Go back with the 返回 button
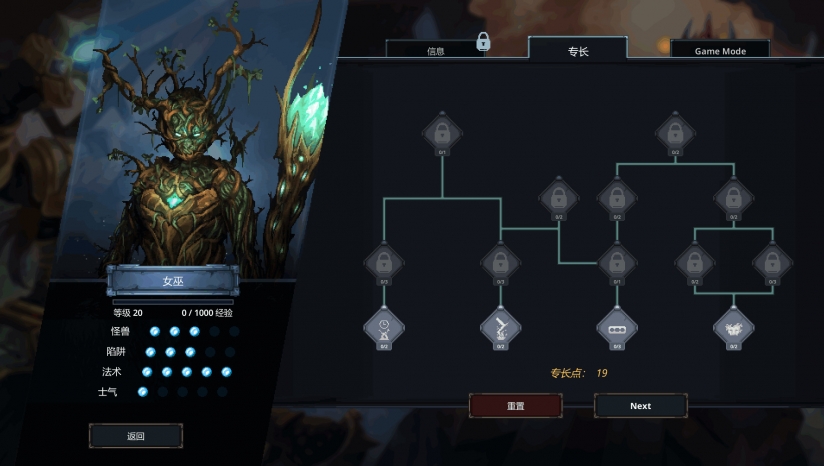This screenshot has width=824, height=466. point(136,436)
